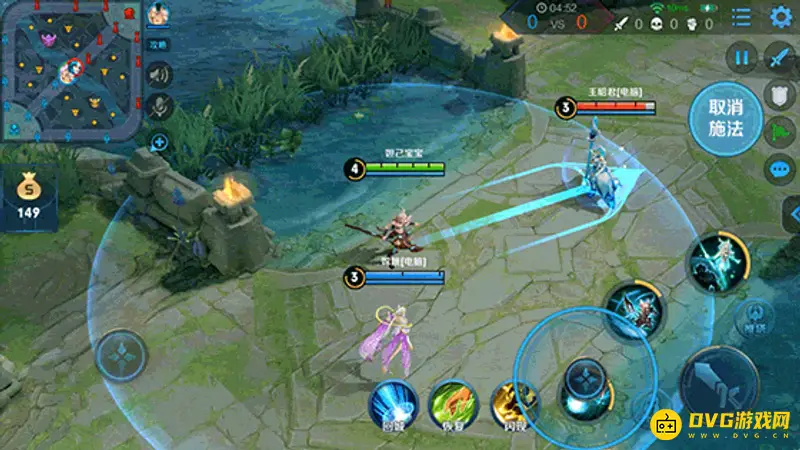Click the blue sword attack signal button
The height and width of the screenshot is (450, 800).
779,57
